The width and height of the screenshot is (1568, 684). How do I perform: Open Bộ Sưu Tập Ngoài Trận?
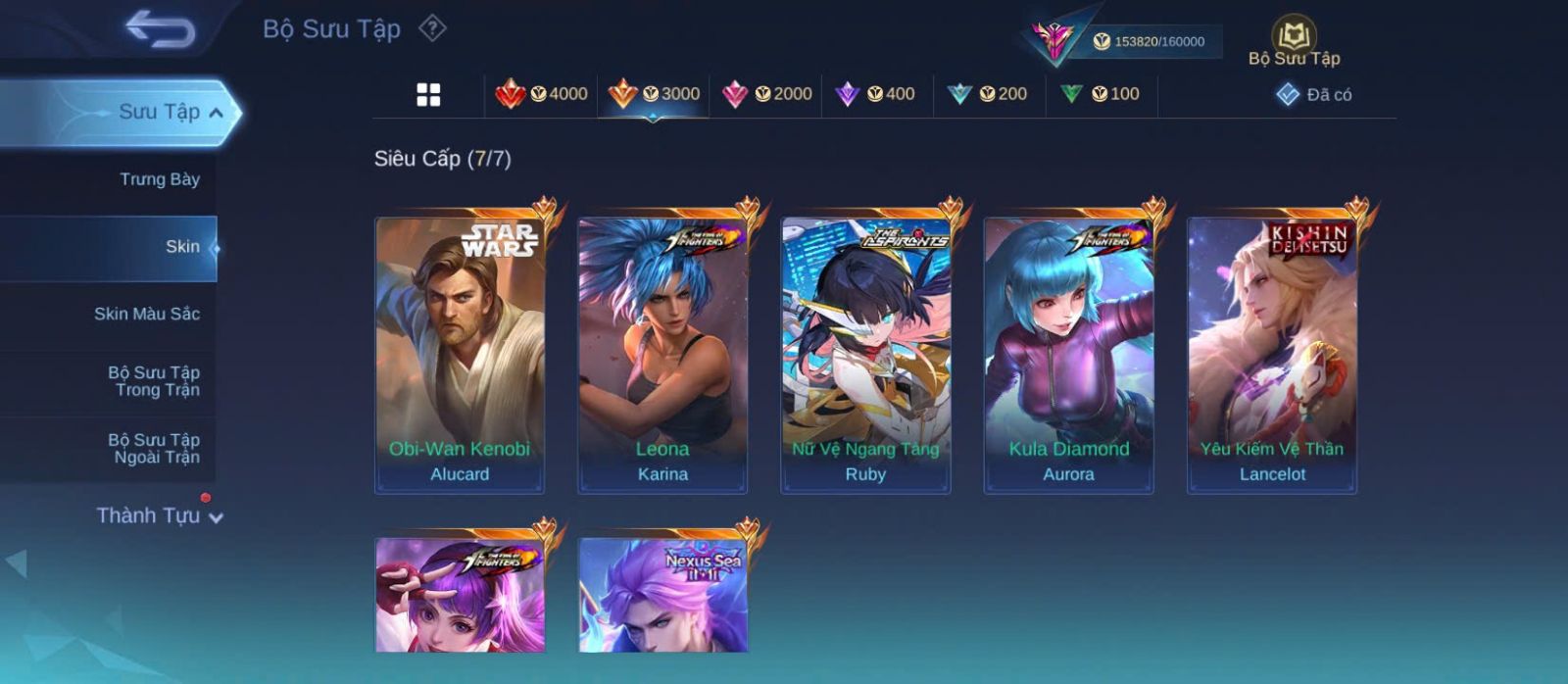154,449
